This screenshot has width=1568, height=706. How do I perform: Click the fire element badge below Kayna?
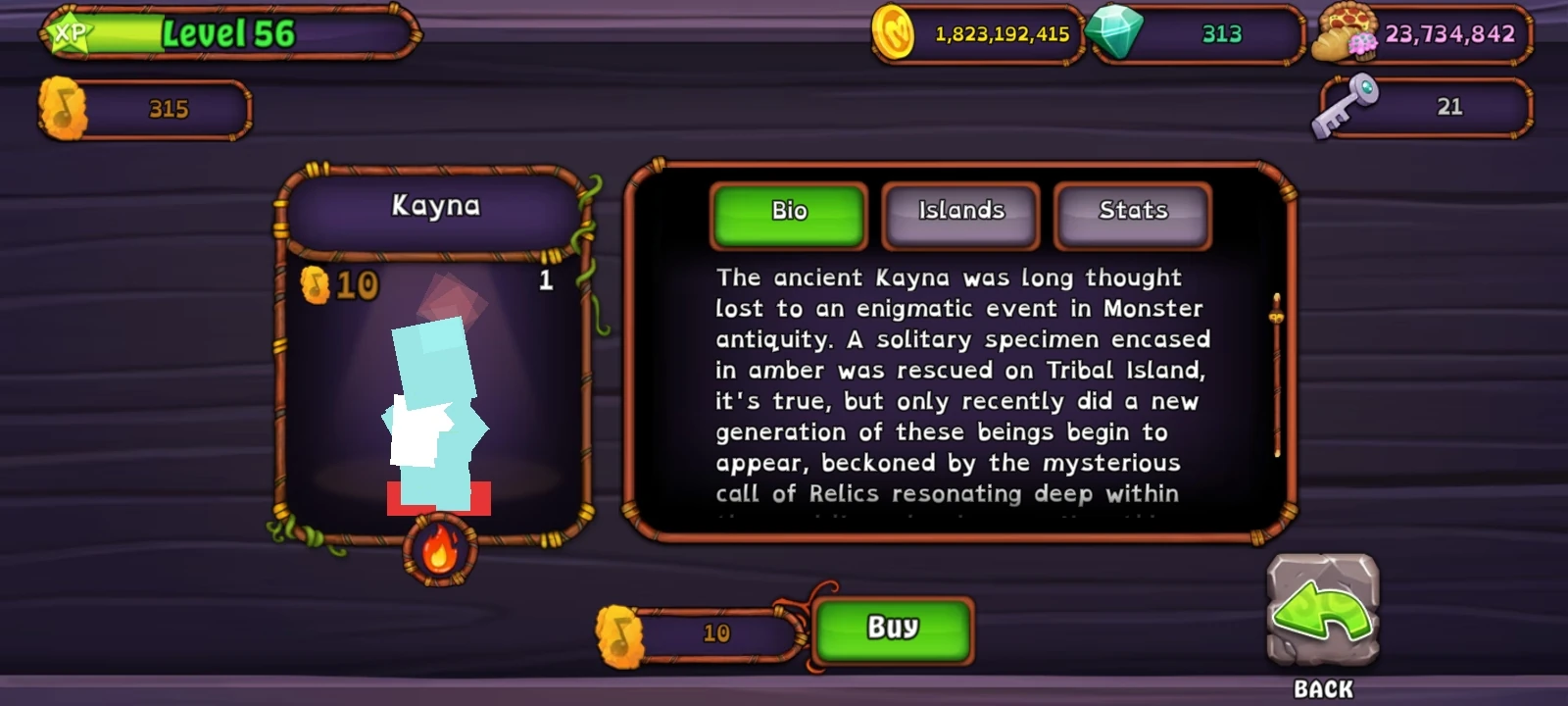click(x=440, y=550)
